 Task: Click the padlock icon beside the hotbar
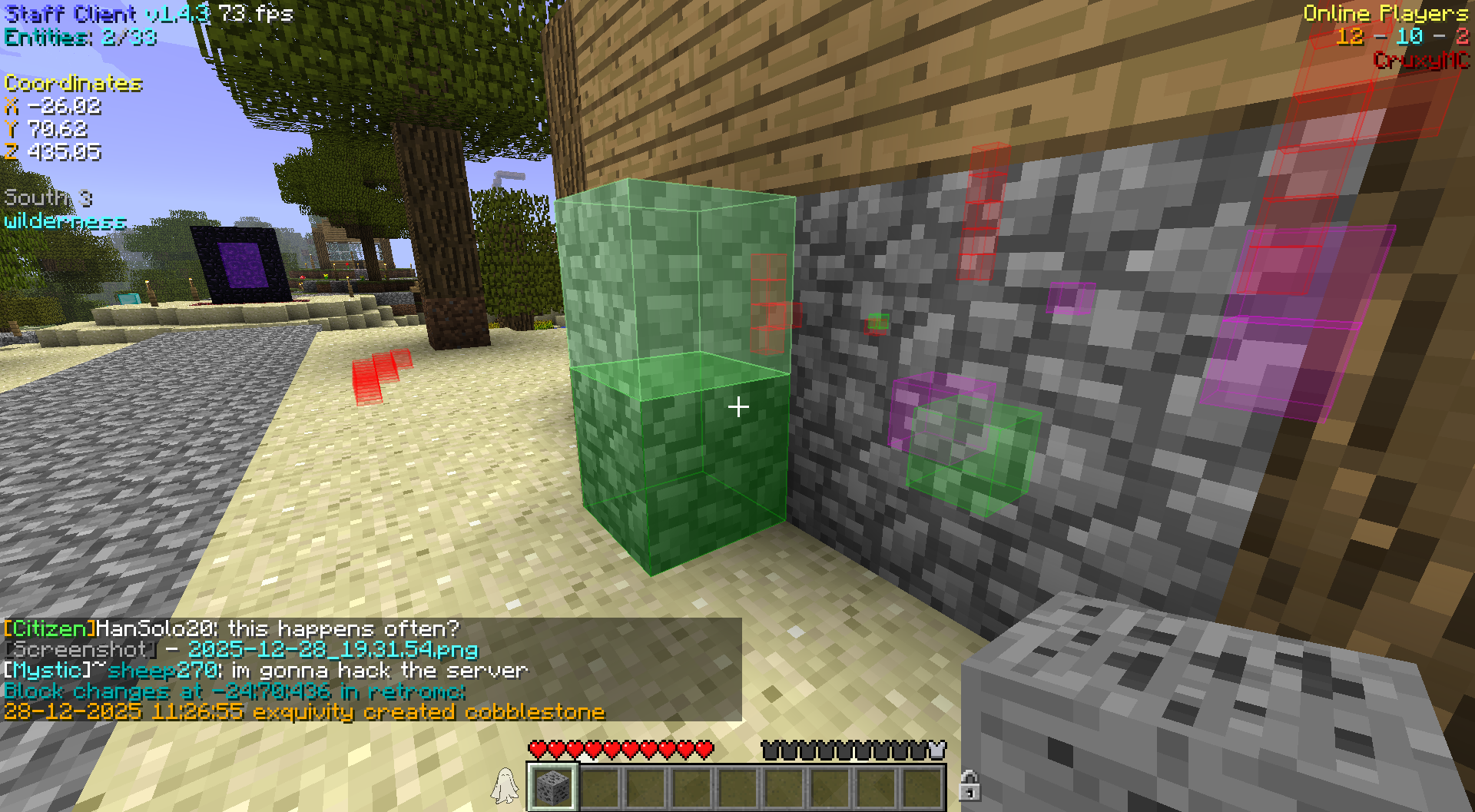click(970, 786)
